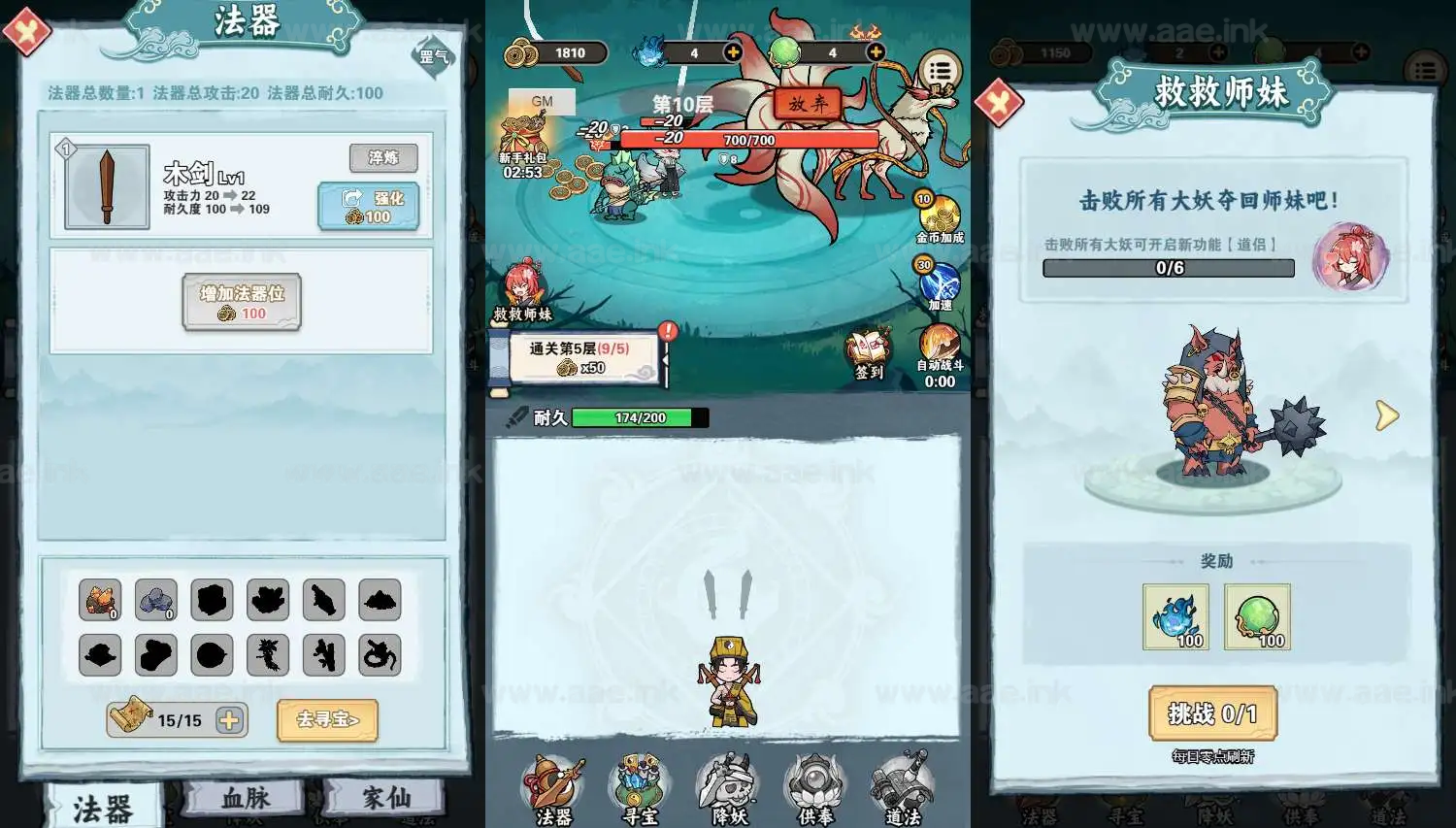
Task: Switch to the 家仙 tab
Action: click(385, 799)
